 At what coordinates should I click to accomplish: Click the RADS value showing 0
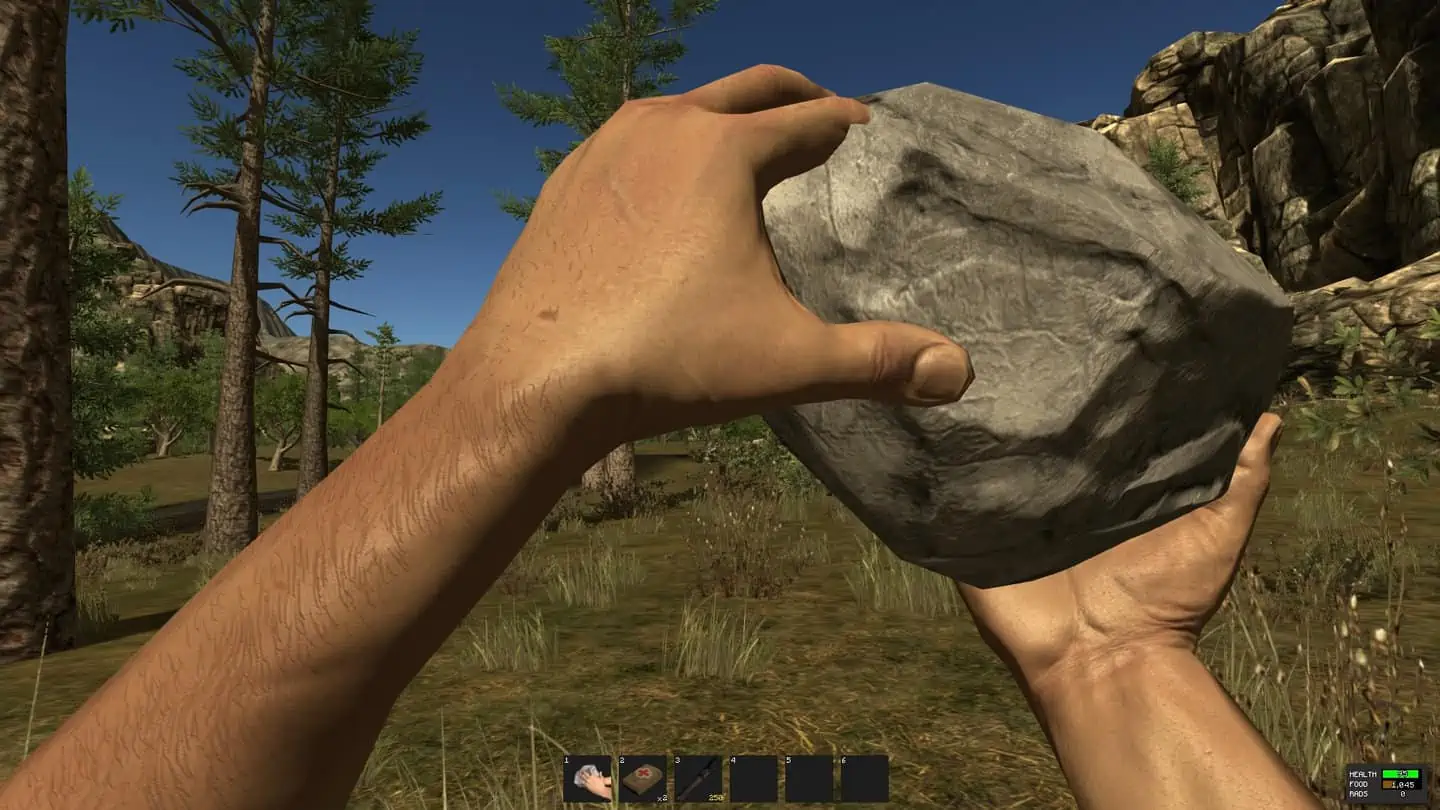1403,793
